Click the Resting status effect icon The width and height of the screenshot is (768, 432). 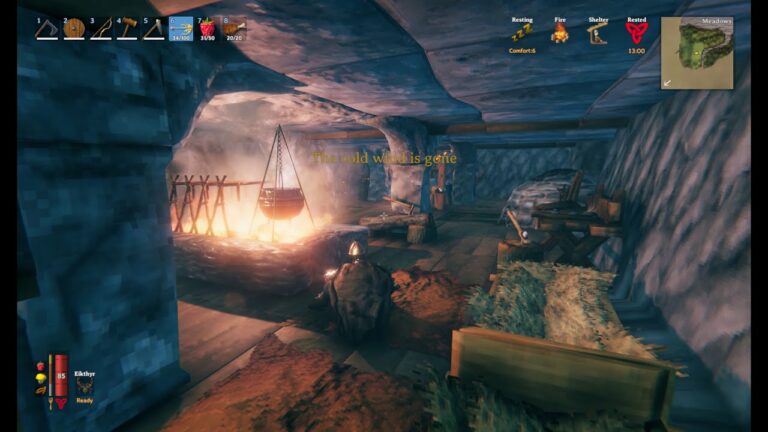(522, 34)
